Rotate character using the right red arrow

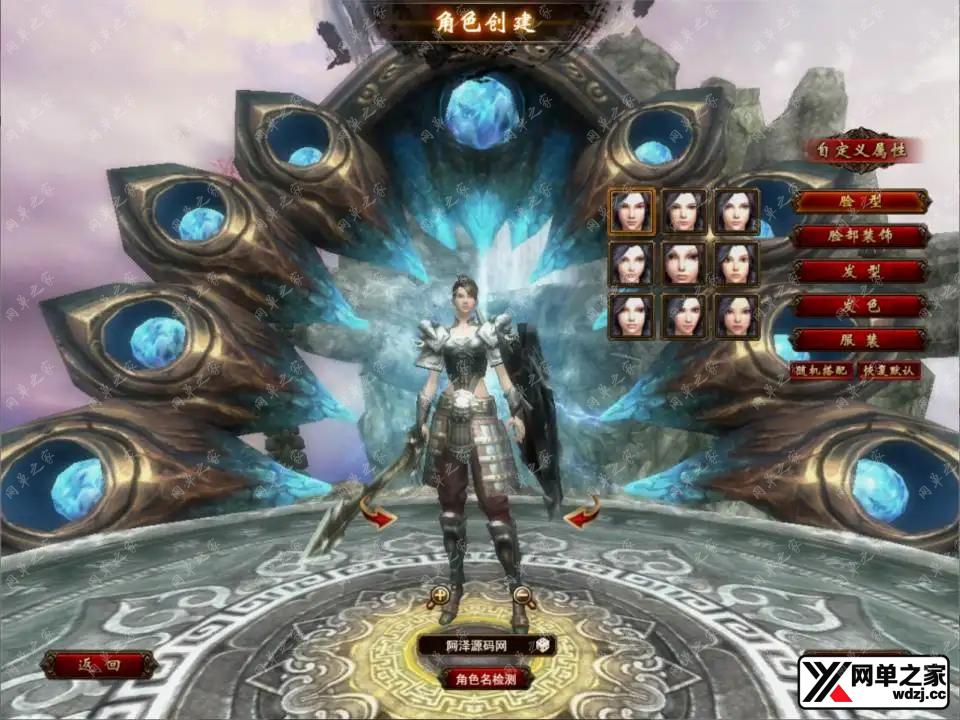tap(582, 514)
